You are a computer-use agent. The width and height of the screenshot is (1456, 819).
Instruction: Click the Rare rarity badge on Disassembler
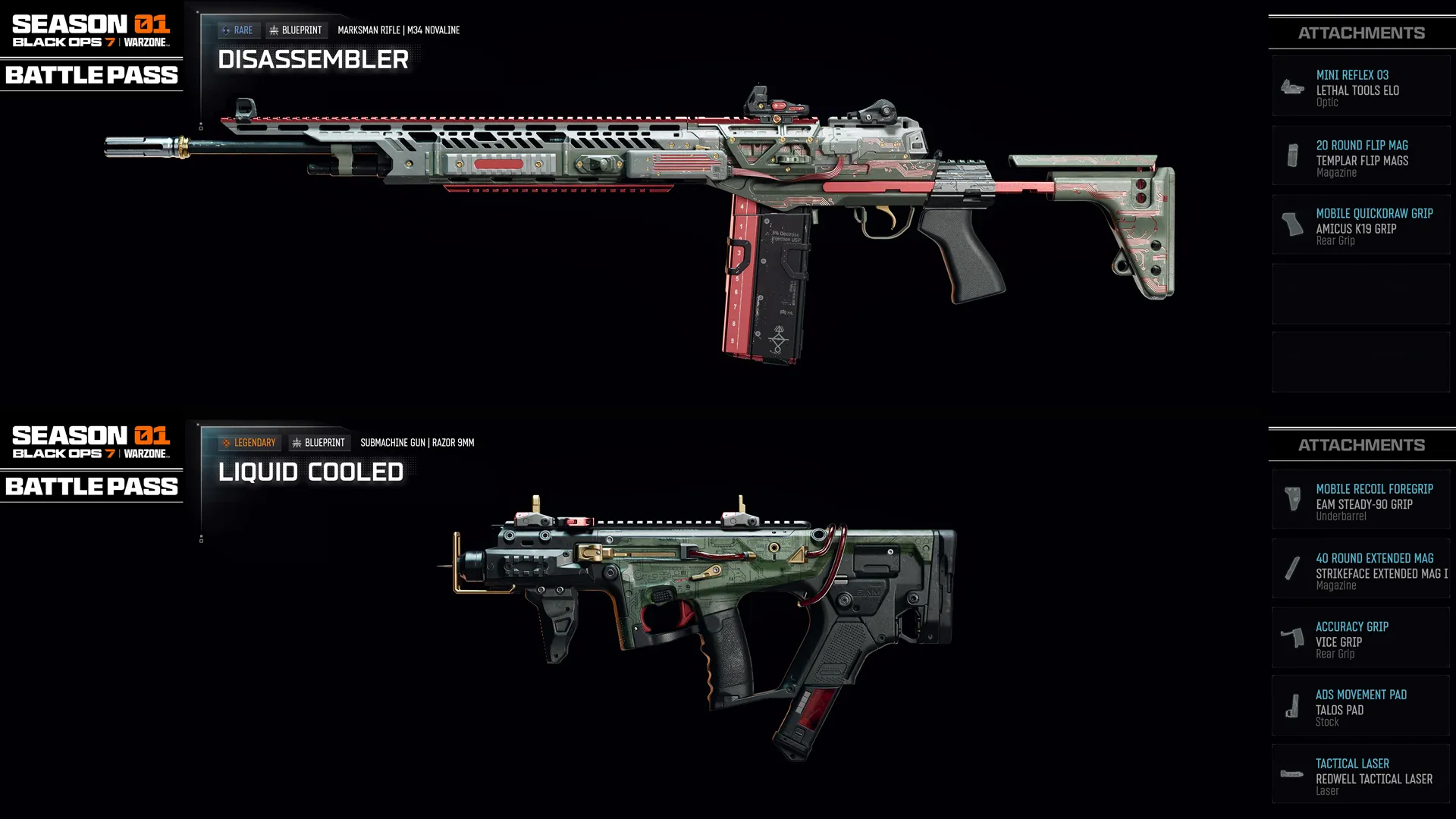click(238, 30)
